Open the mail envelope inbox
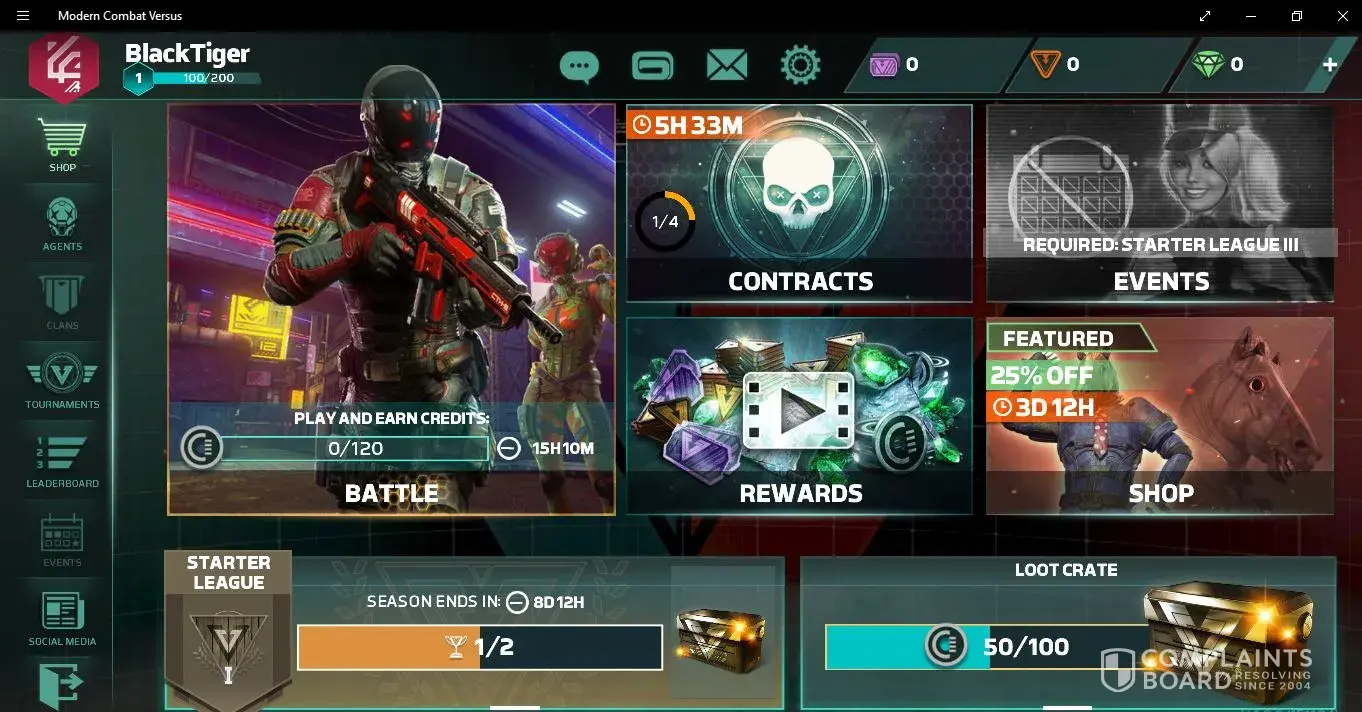The width and height of the screenshot is (1362, 712). [727, 66]
